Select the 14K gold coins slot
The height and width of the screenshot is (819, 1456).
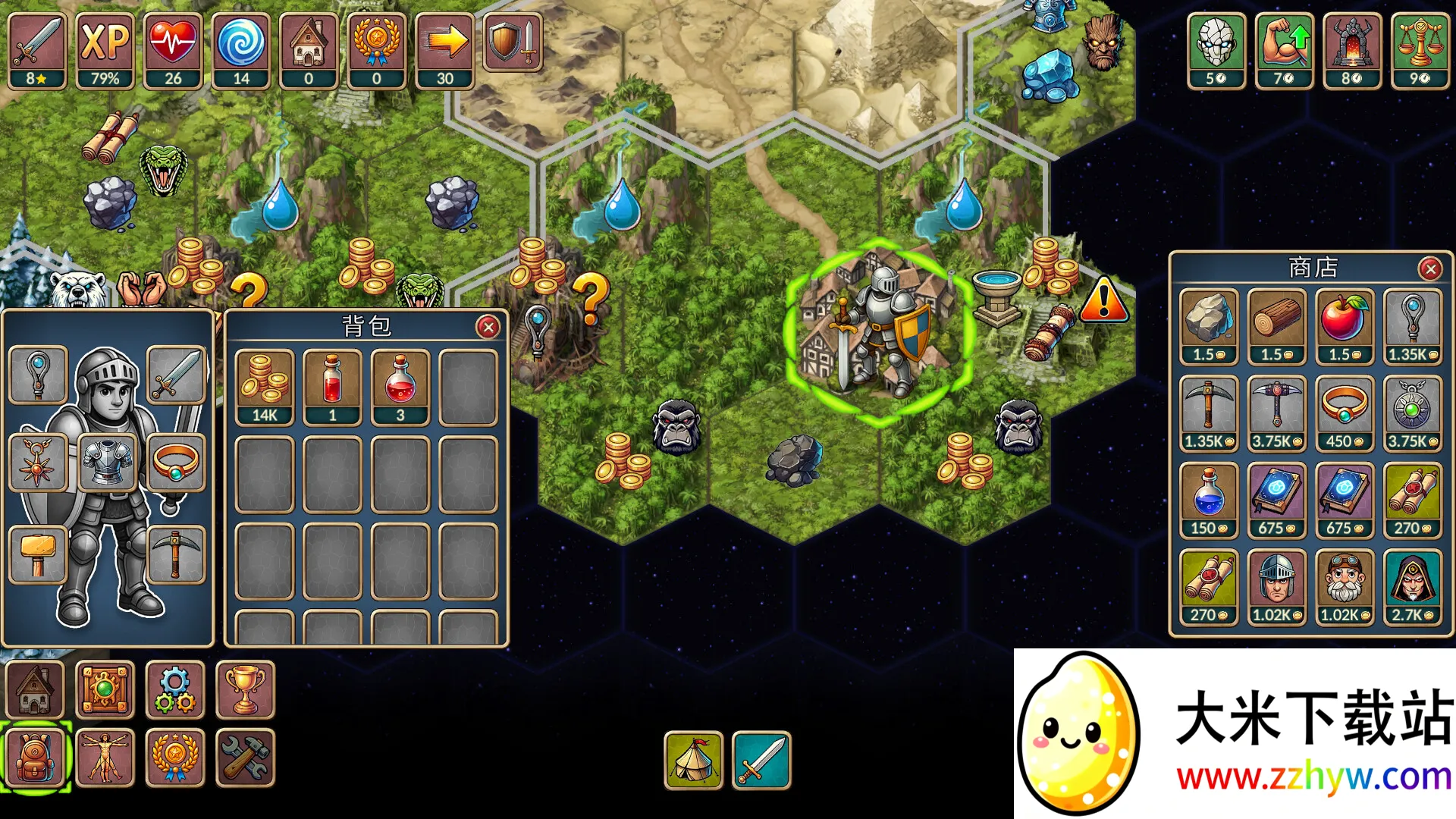coord(265,387)
